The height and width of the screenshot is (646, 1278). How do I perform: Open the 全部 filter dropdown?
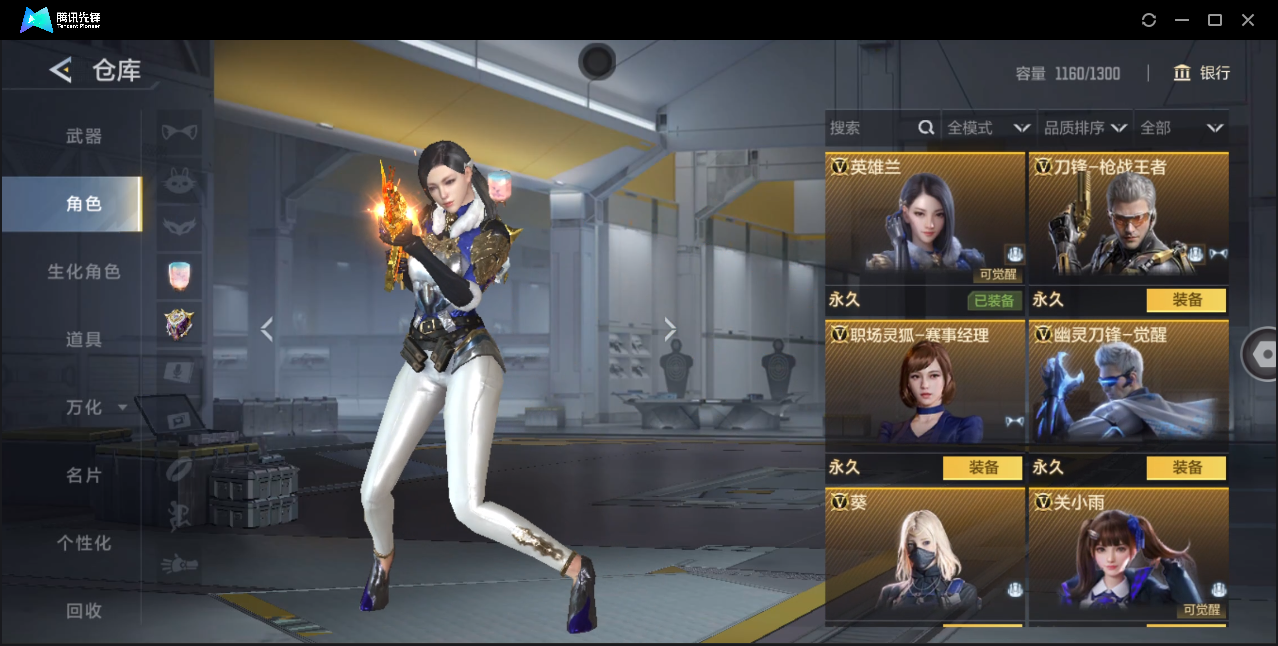1182,128
